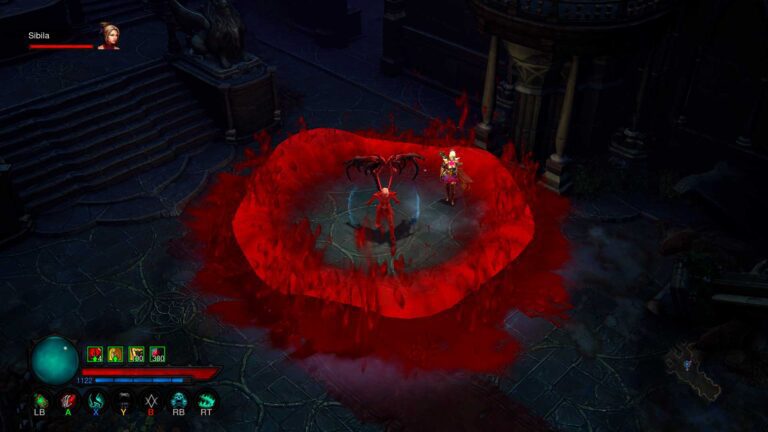Use the teal skeletal figure skill

tap(179, 400)
